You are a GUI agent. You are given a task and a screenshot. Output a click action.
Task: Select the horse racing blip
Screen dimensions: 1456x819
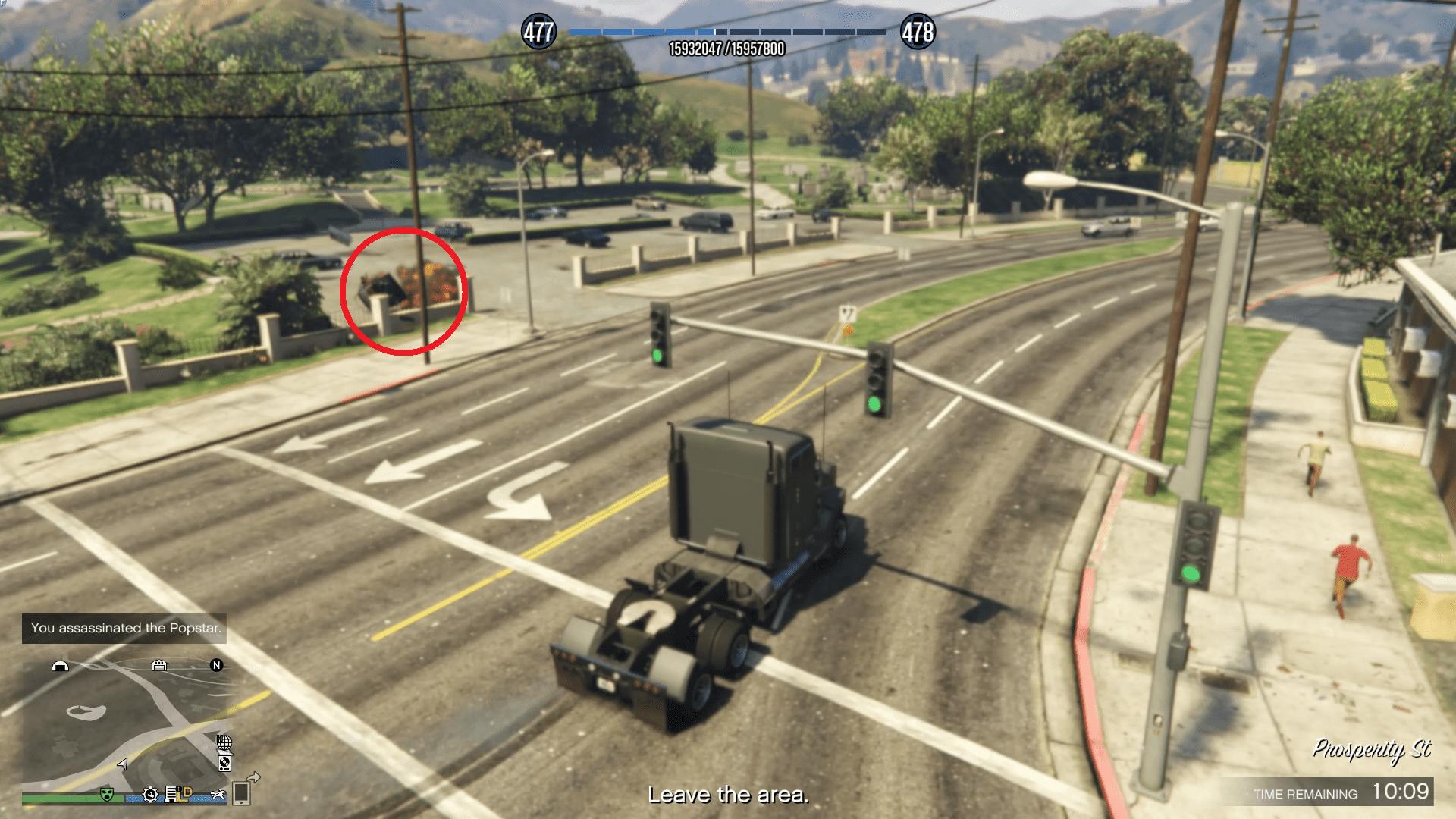tap(219, 795)
